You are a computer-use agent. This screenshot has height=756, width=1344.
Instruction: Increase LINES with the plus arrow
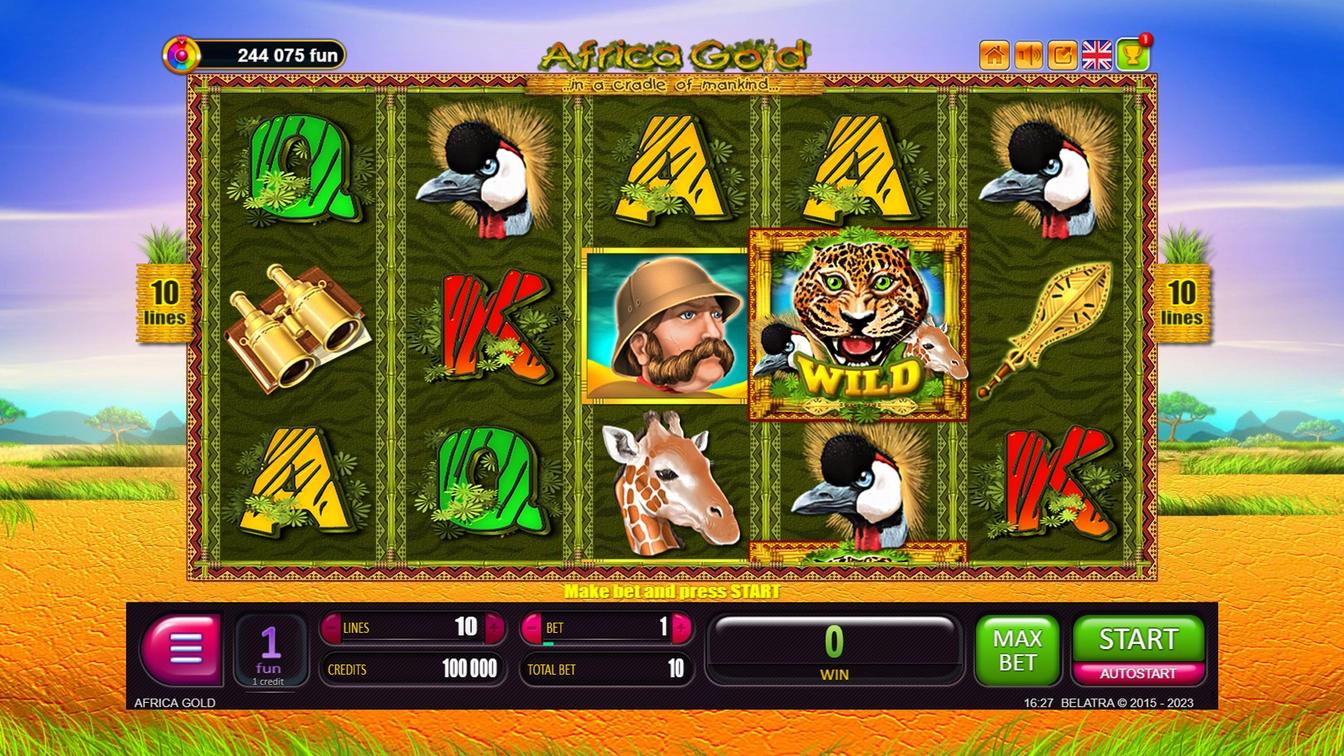(494, 628)
